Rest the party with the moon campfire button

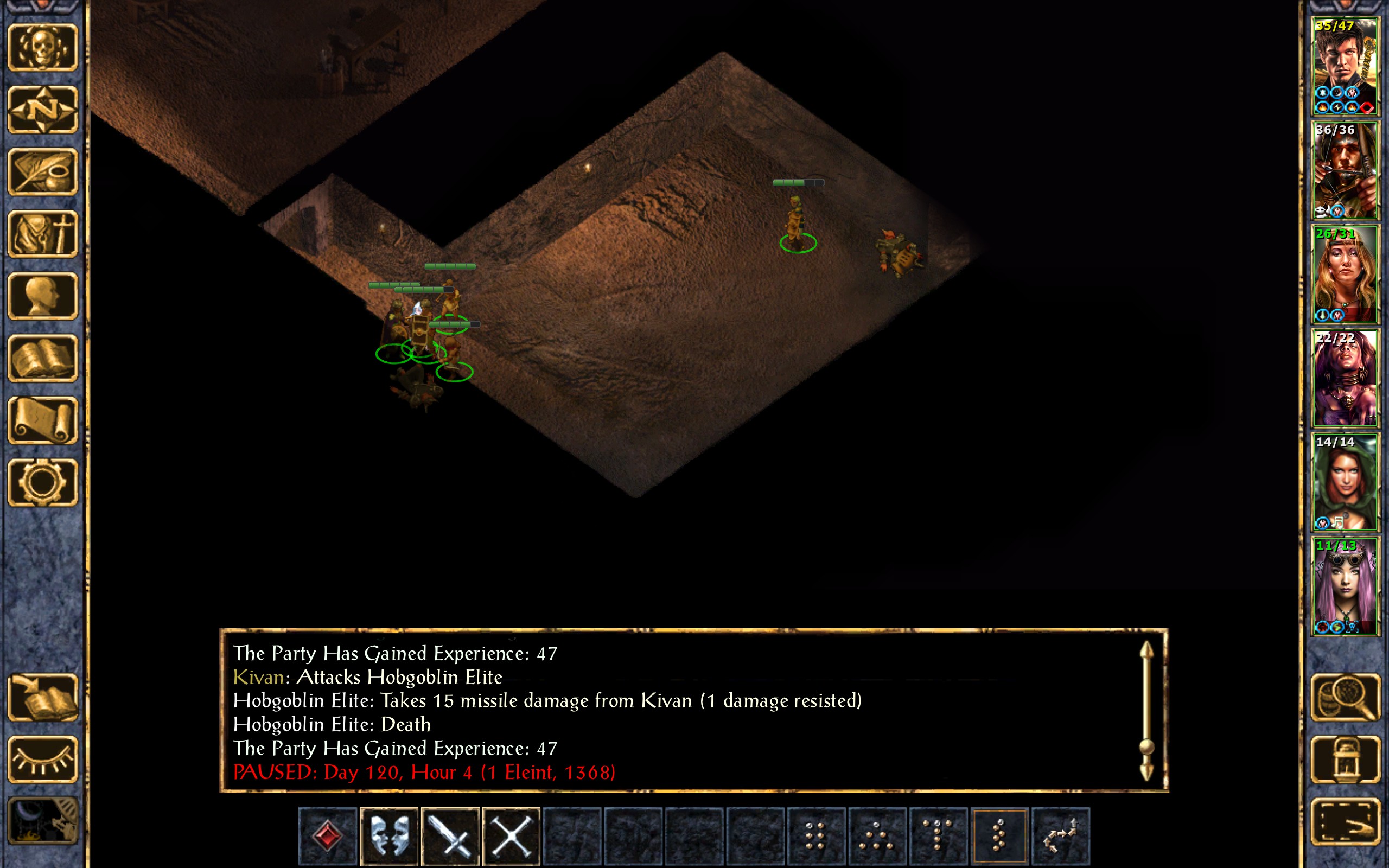[42, 821]
